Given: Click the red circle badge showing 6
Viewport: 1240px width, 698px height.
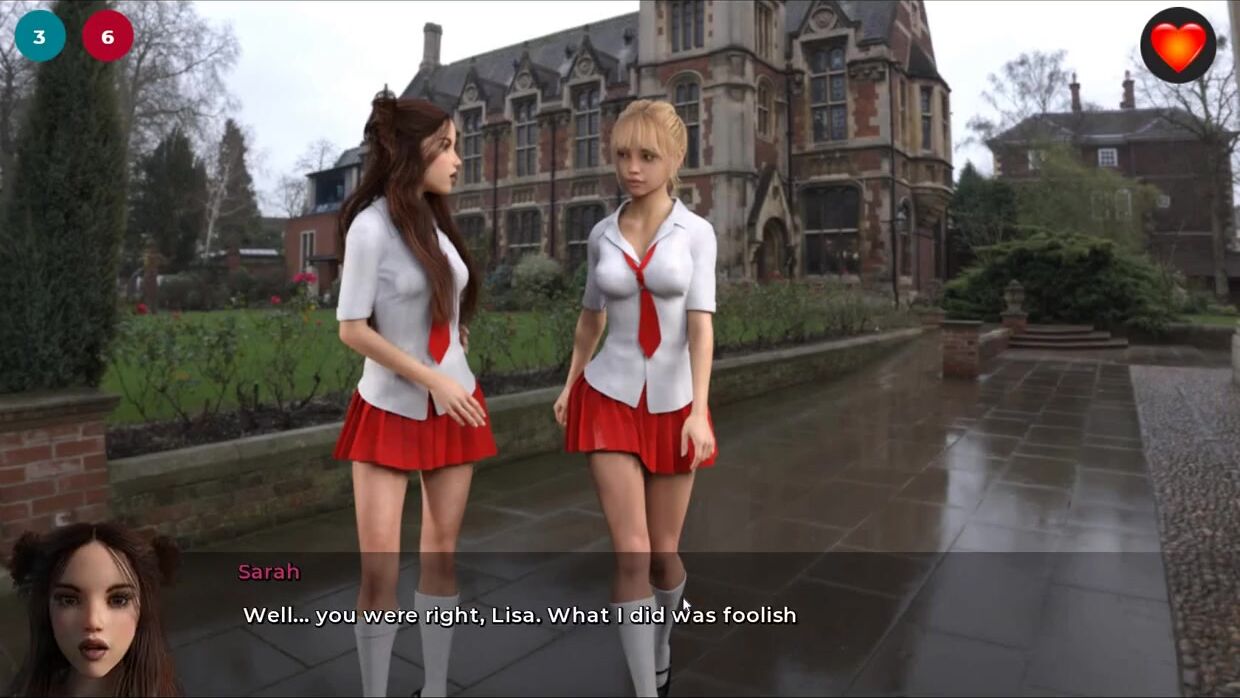Looking at the screenshot, I should coord(108,37).
